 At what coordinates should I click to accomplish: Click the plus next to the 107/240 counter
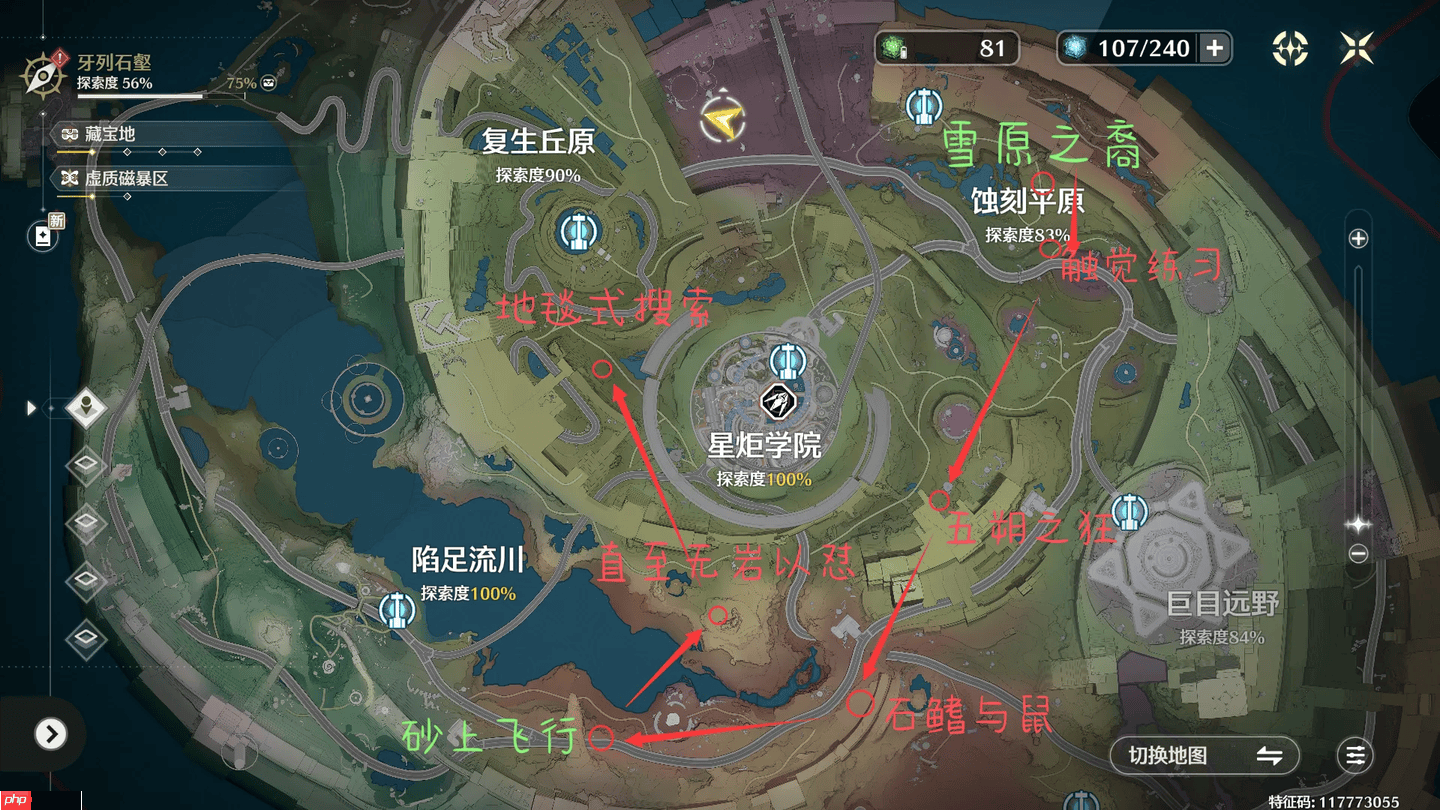1213,47
